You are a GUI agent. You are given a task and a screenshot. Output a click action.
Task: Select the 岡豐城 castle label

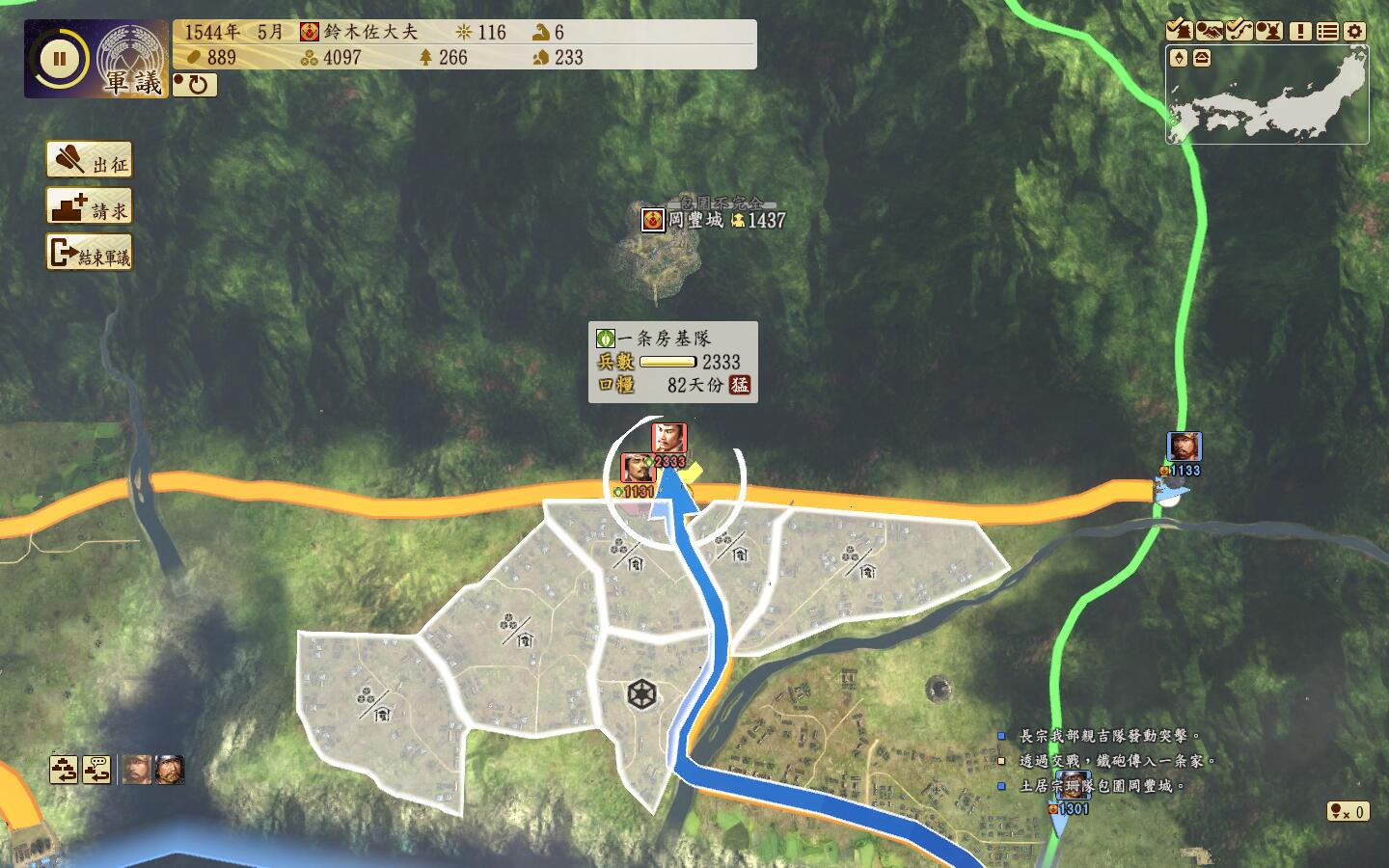[694, 221]
